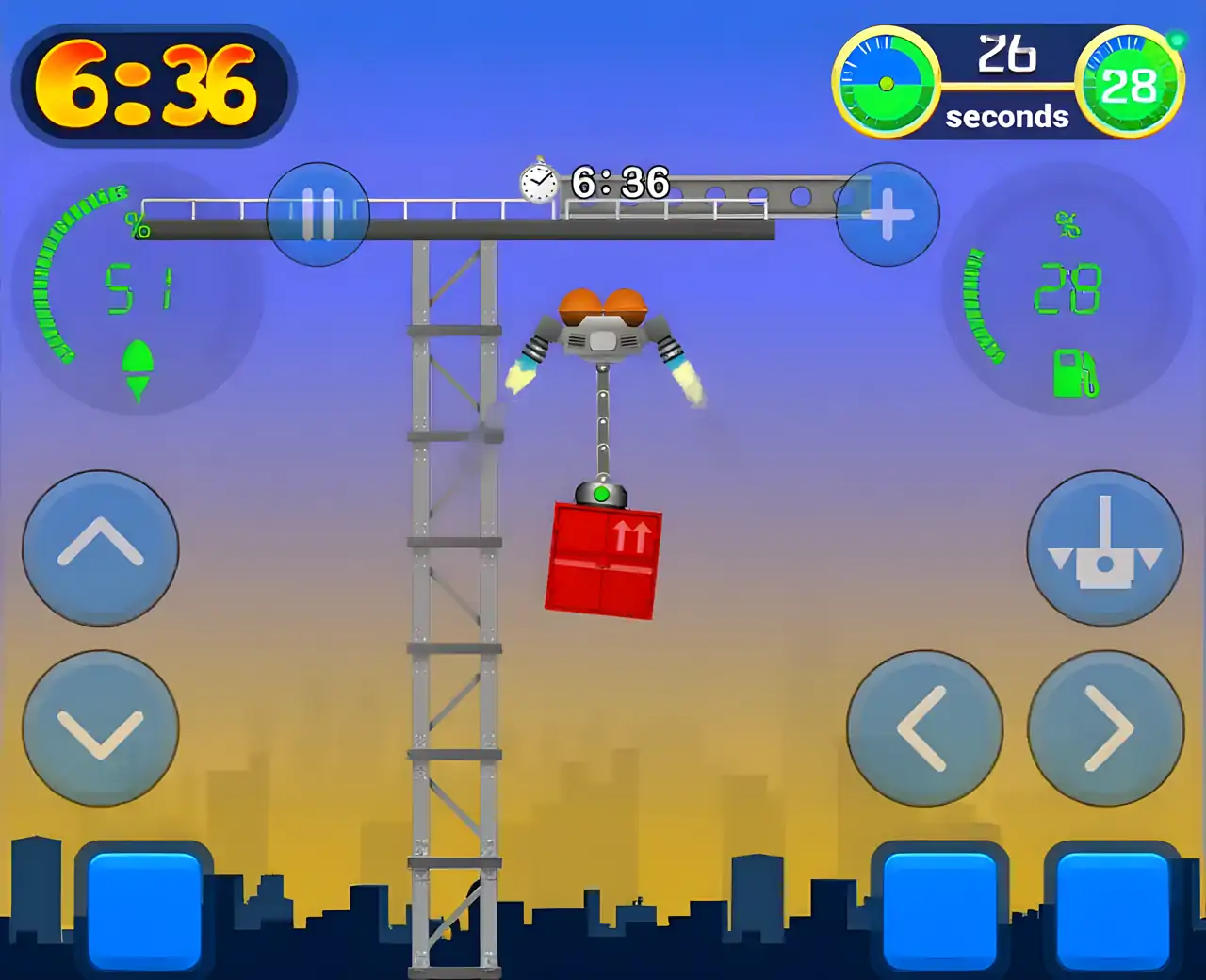Release the cargo with the grabber button
The width and height of the screenshot is (1206, 980).
[1105, 547]
